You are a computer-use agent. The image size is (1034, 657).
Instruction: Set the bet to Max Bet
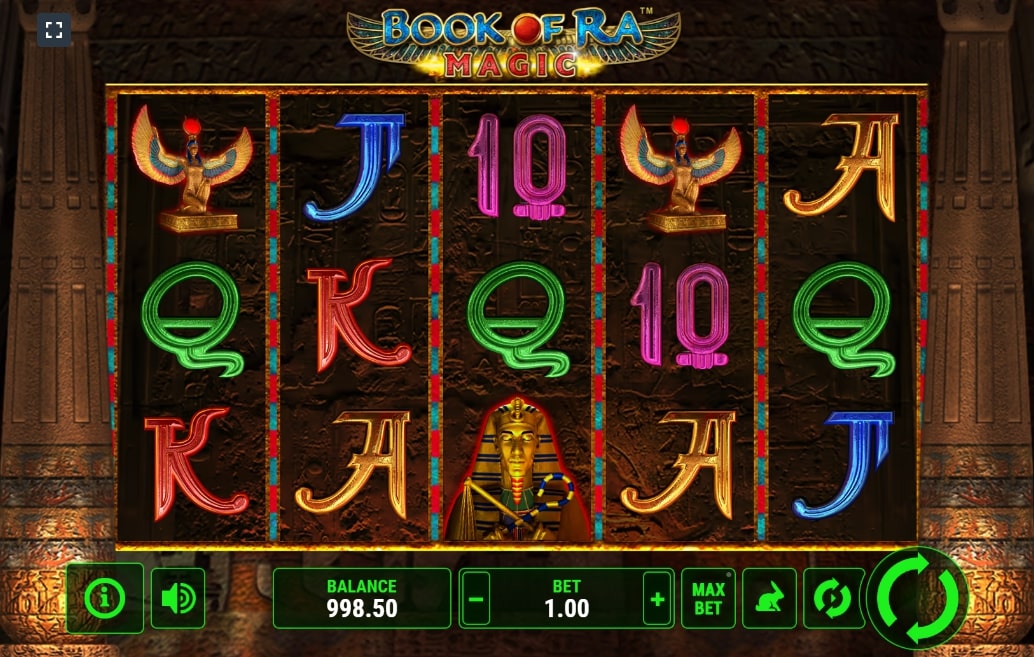coord(708,598)
